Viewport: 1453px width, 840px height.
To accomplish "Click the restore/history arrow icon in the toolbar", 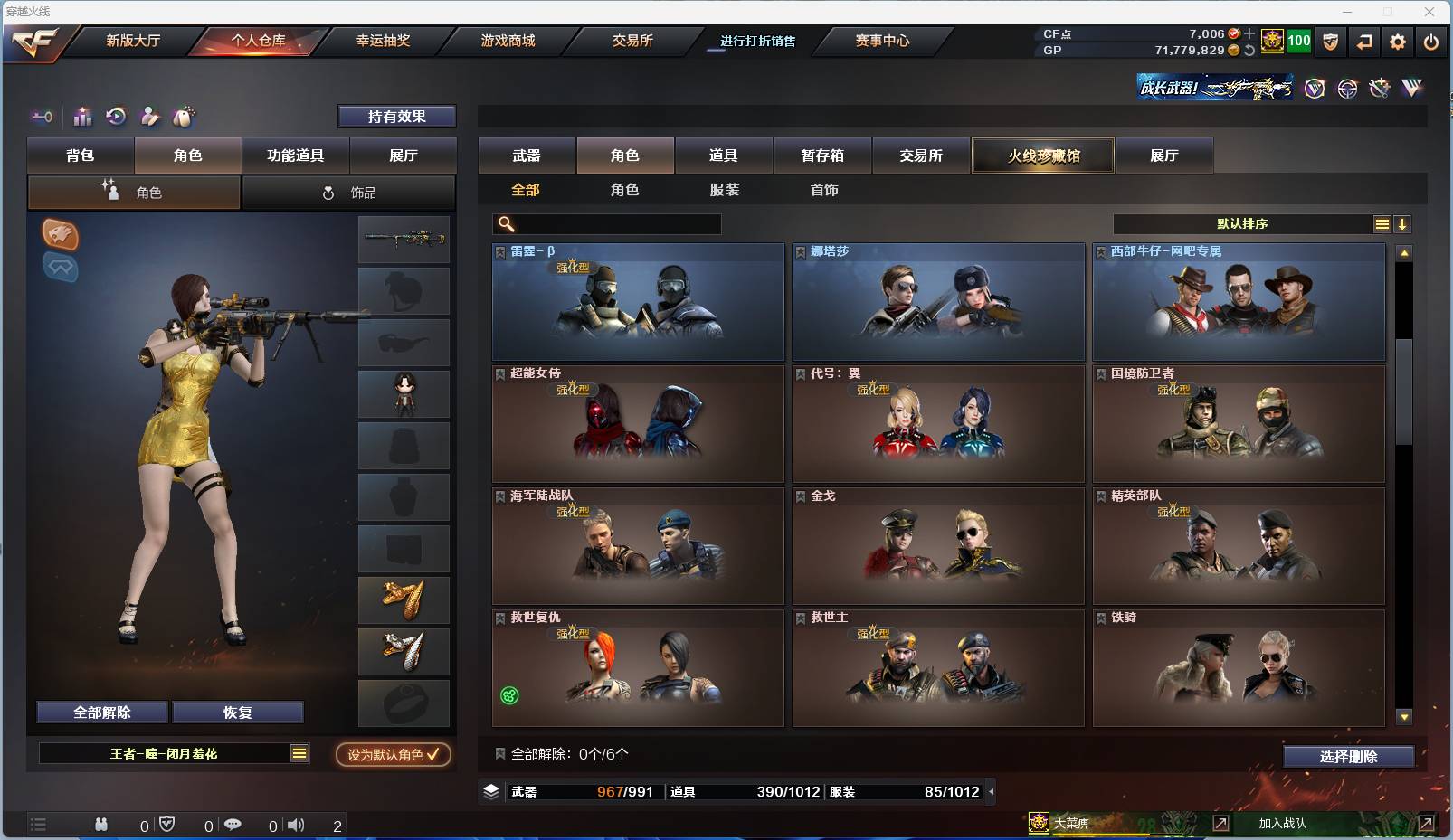I will [114, 117].
